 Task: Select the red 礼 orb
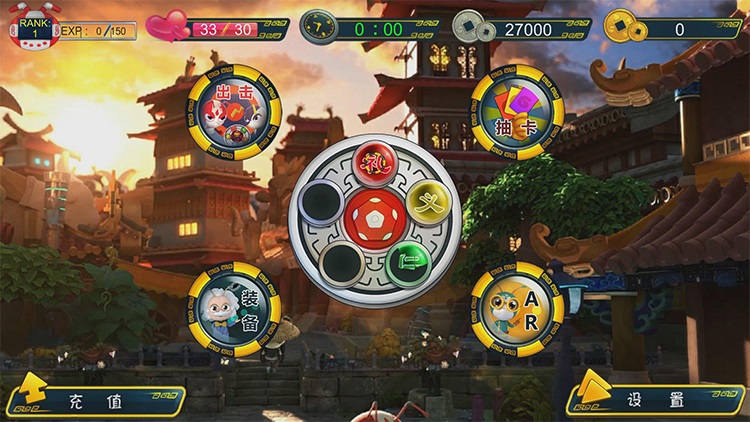tap(375, 162)
